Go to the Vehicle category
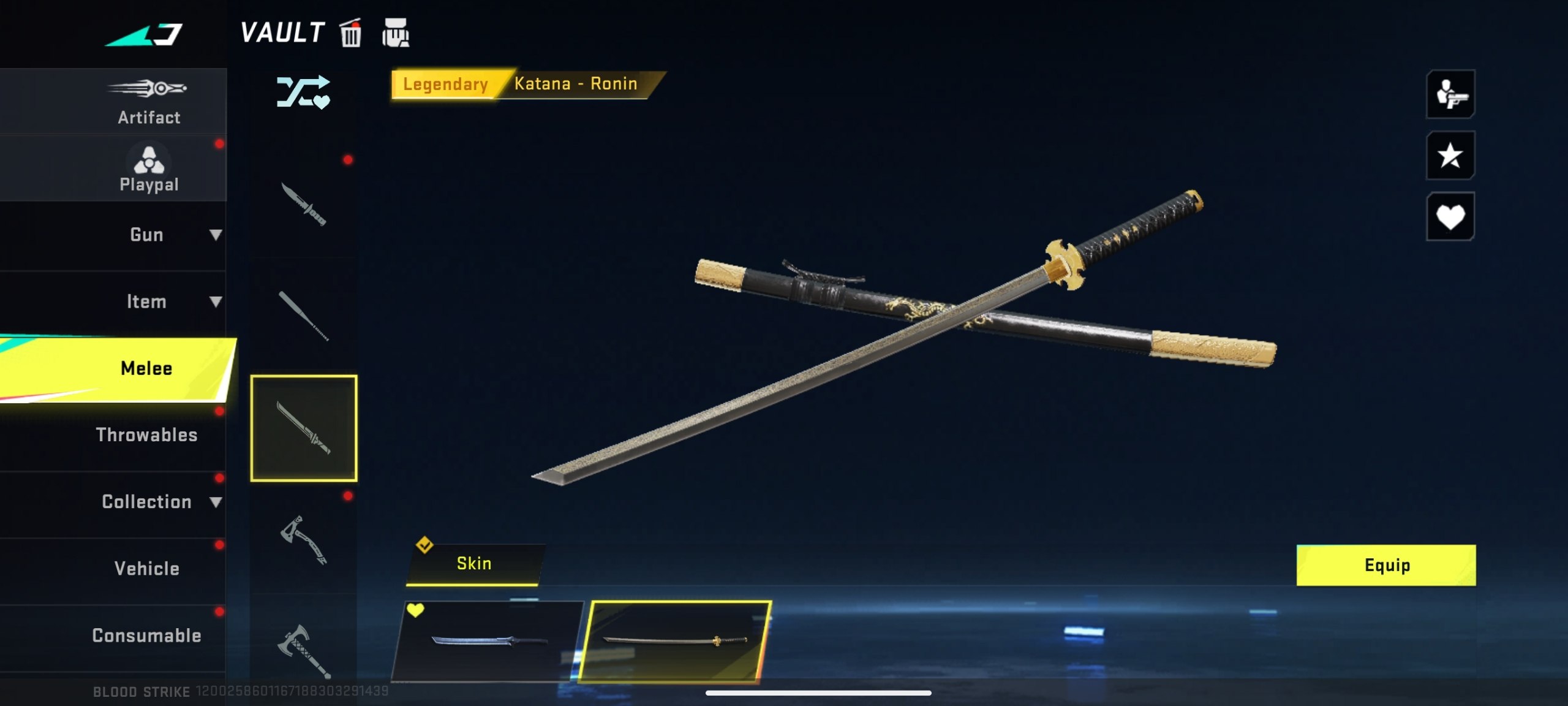 coord(147,569)
